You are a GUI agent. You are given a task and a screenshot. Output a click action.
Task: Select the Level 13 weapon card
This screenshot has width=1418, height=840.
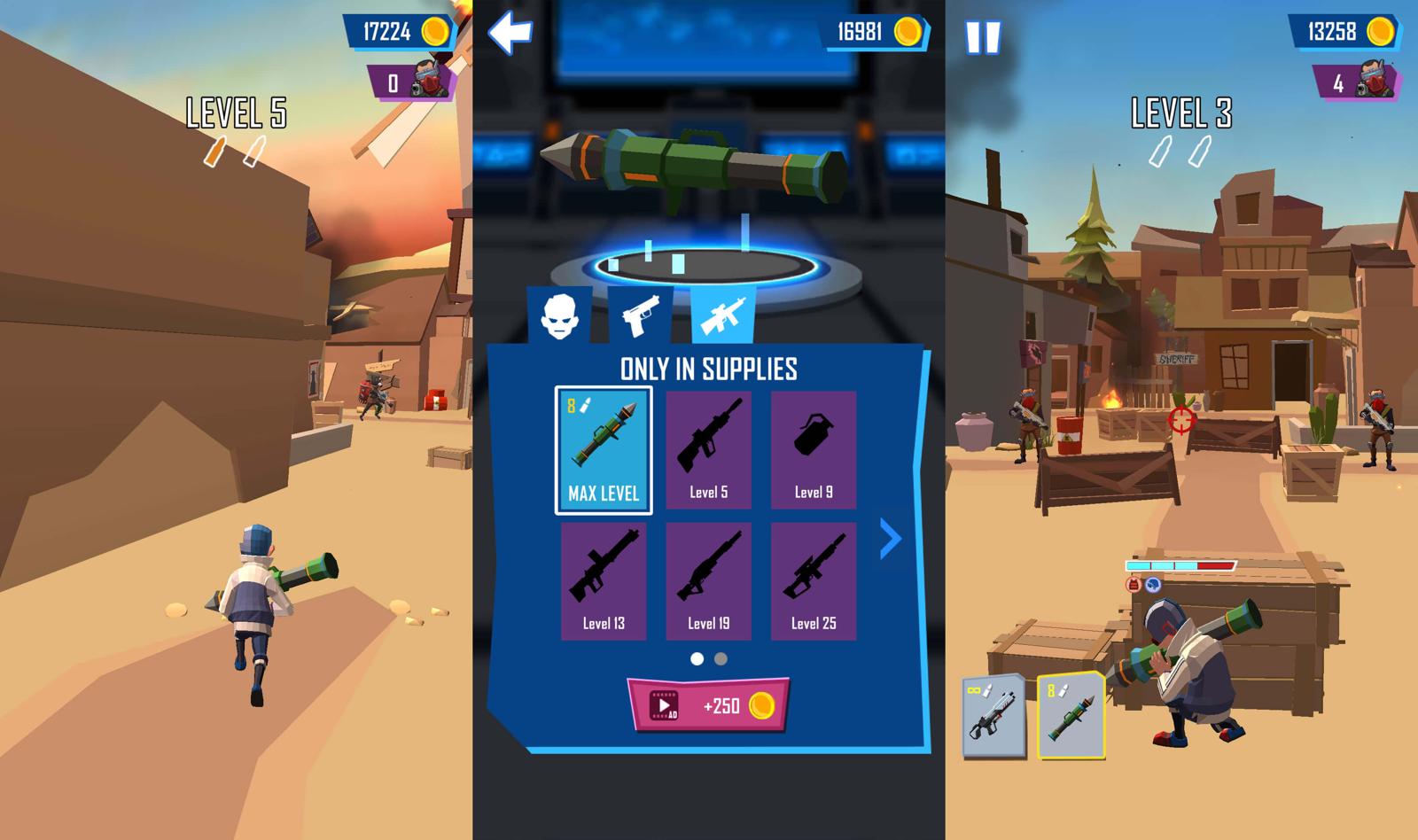(x=604, y=580)
